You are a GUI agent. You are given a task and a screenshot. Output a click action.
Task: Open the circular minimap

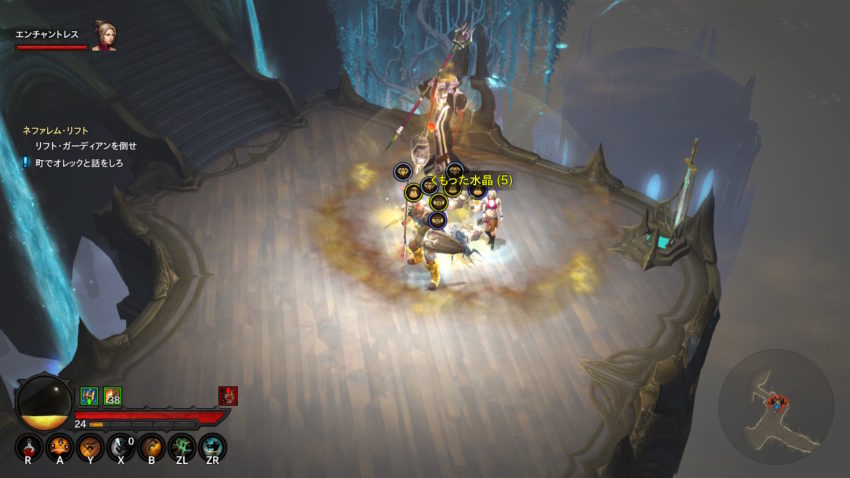(775, 405)
